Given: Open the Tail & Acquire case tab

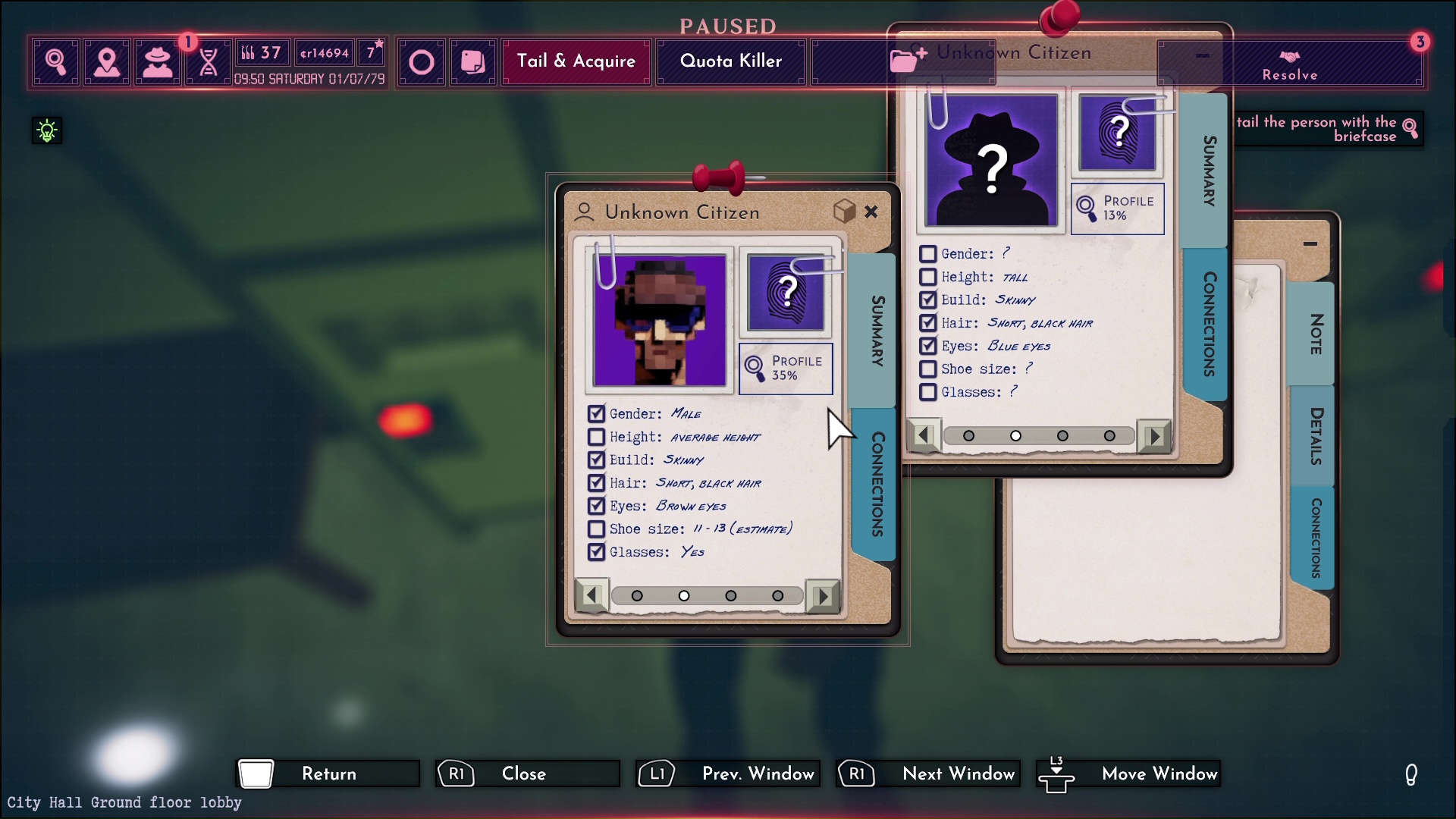Looking at the screenshot, I should click(x=576, y=61).
